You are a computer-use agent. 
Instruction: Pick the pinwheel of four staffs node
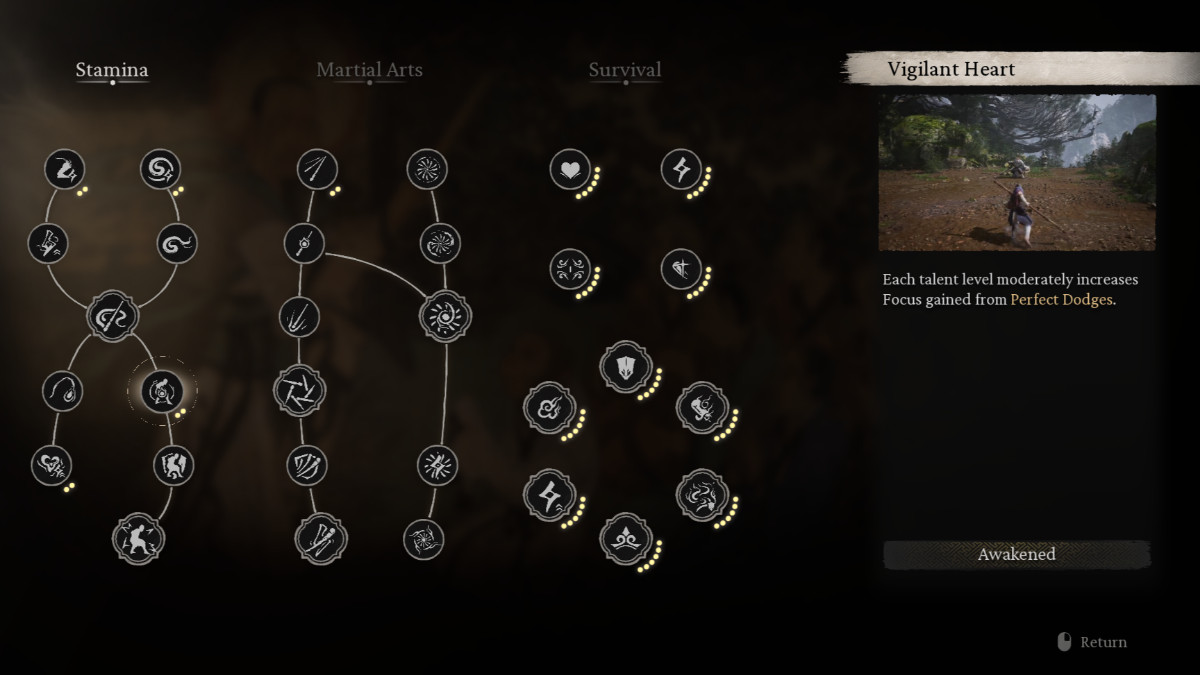[300, 390]
